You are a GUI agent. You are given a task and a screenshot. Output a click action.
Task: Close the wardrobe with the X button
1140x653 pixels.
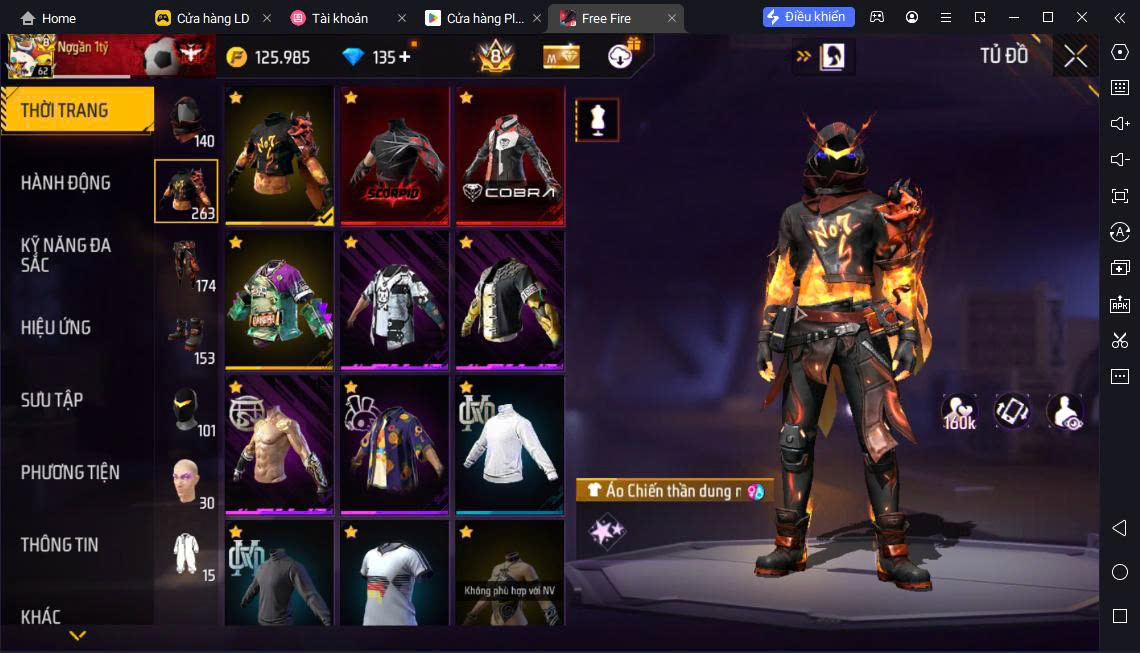1075,56
